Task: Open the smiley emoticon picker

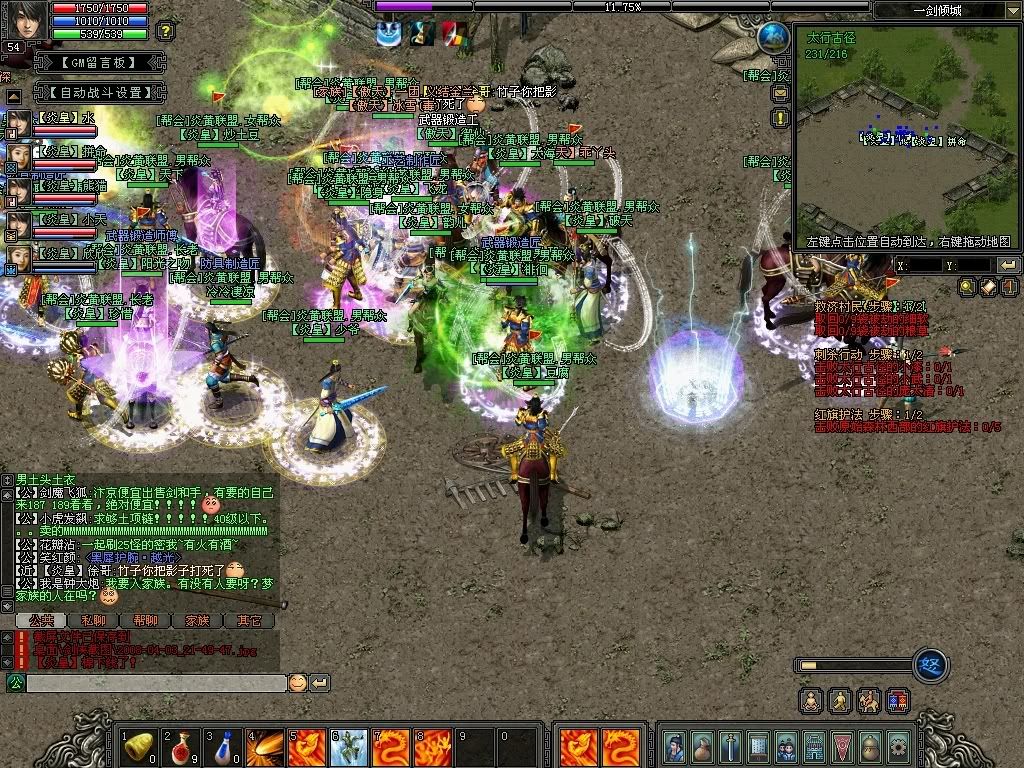Action: point(297,683)
